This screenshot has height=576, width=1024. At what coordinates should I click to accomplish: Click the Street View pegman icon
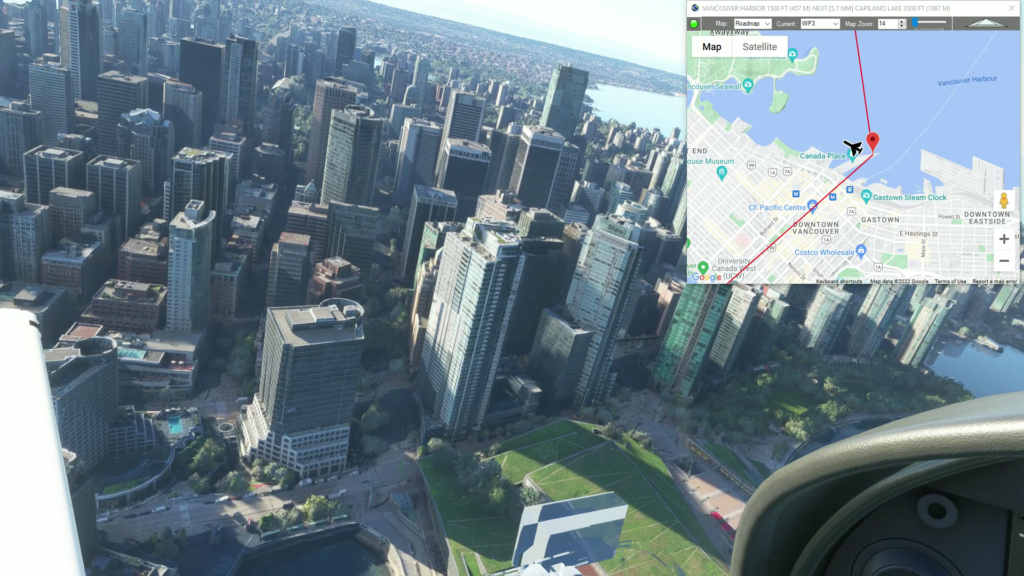coord(1004,200)
